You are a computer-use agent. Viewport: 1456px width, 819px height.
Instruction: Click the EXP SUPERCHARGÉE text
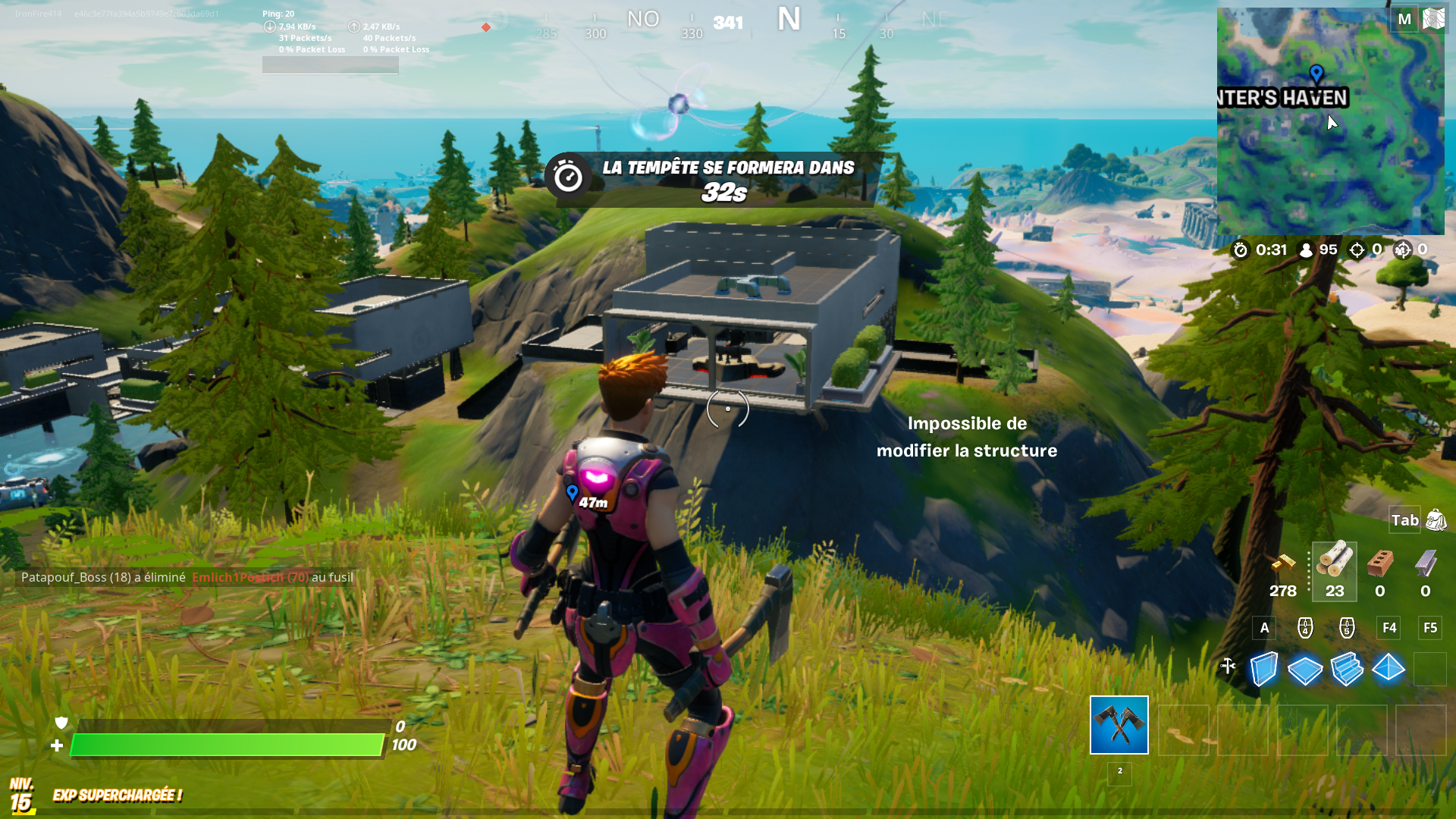[118, 796]
